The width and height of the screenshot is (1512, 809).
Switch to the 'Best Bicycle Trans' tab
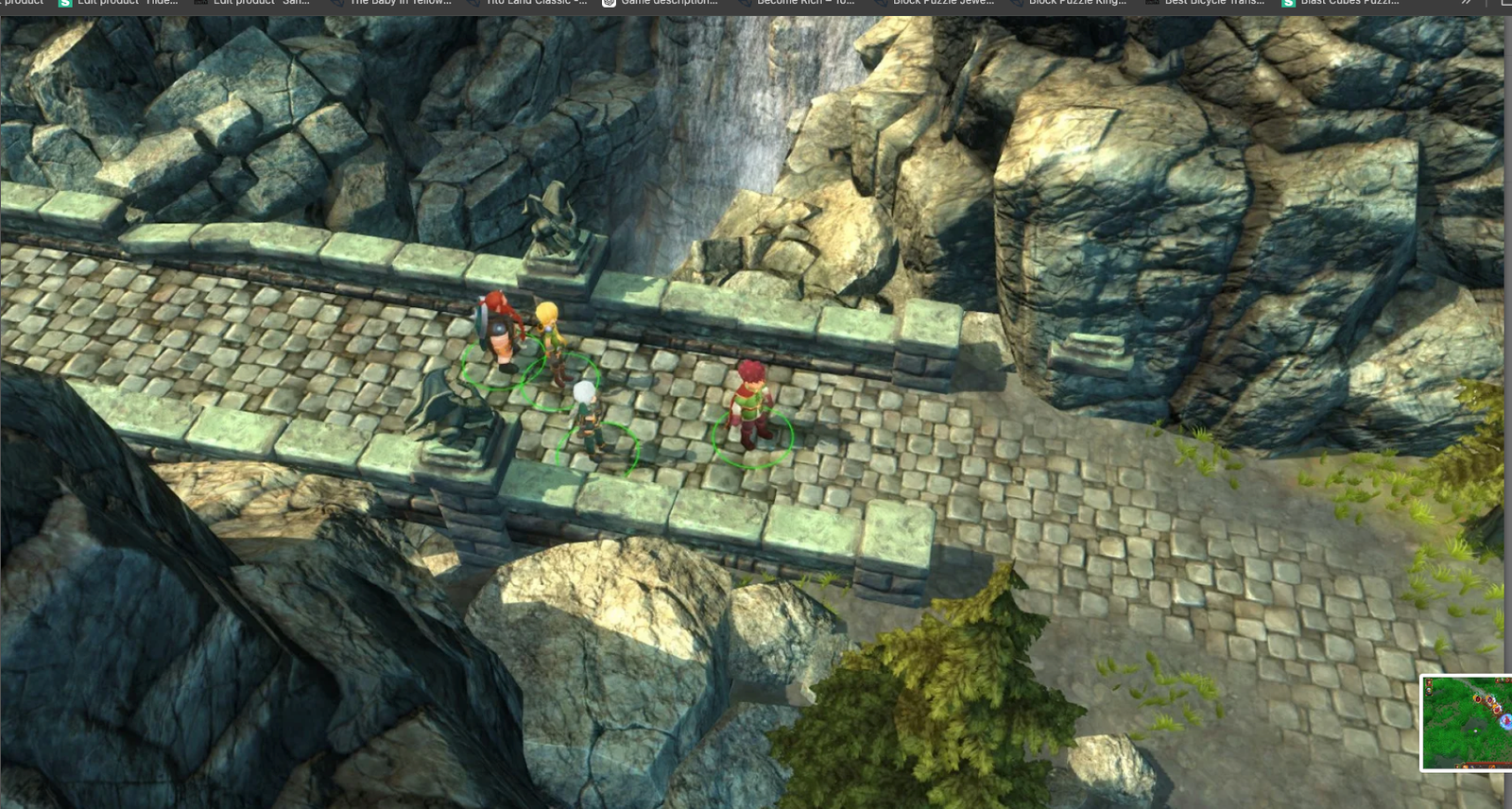tap(1213, 4)
